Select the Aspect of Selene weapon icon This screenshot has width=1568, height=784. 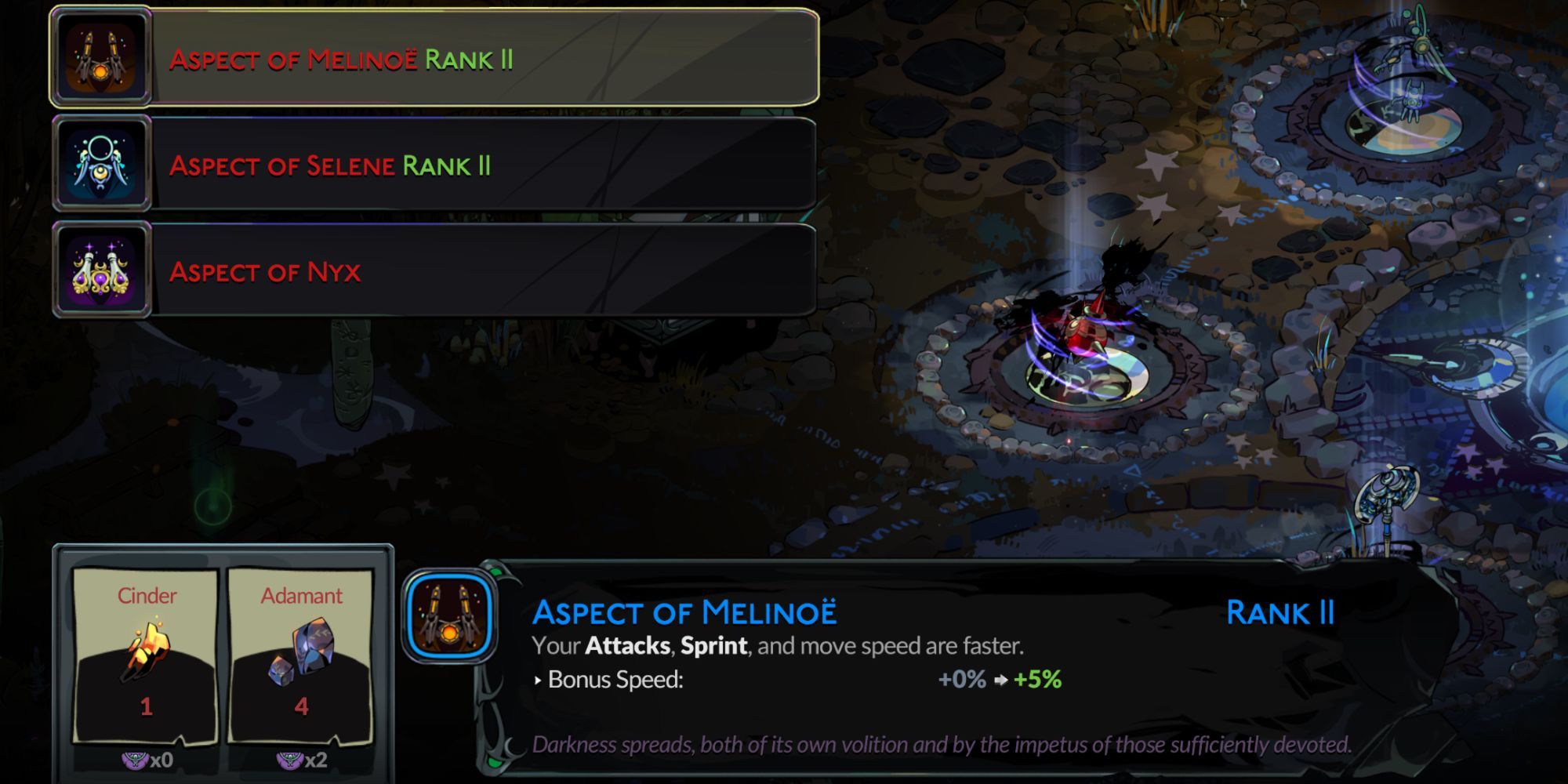pyautogui.click(x=99, y=162)
